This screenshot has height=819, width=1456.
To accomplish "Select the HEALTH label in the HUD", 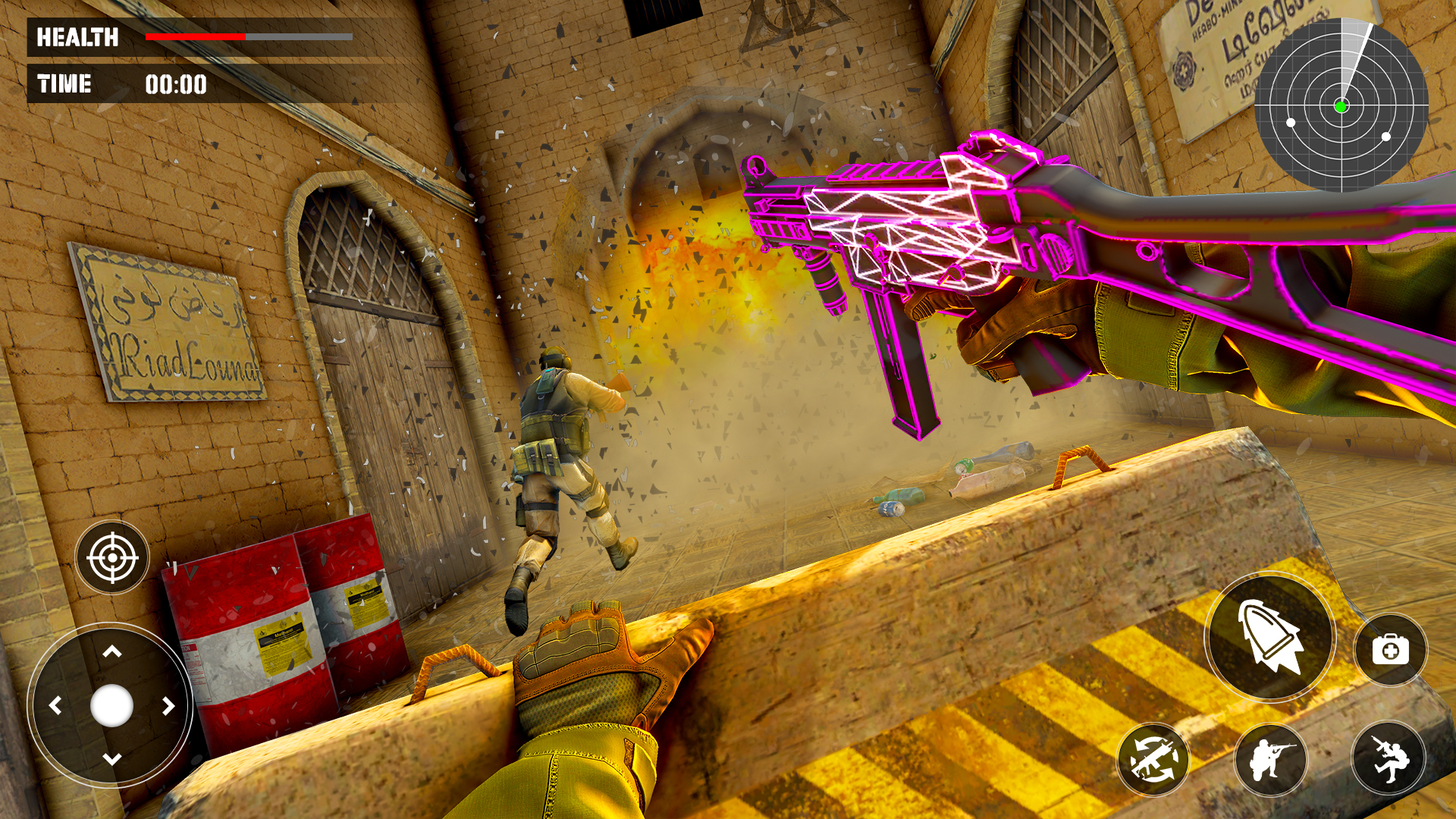I will click(78, 34).
